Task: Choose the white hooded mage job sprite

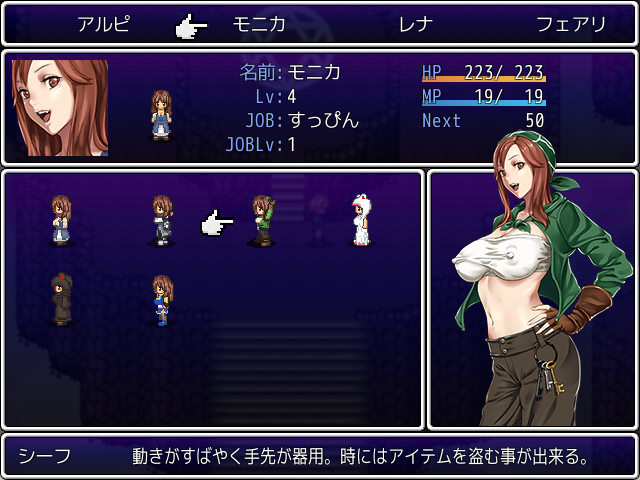Action: 360,220
